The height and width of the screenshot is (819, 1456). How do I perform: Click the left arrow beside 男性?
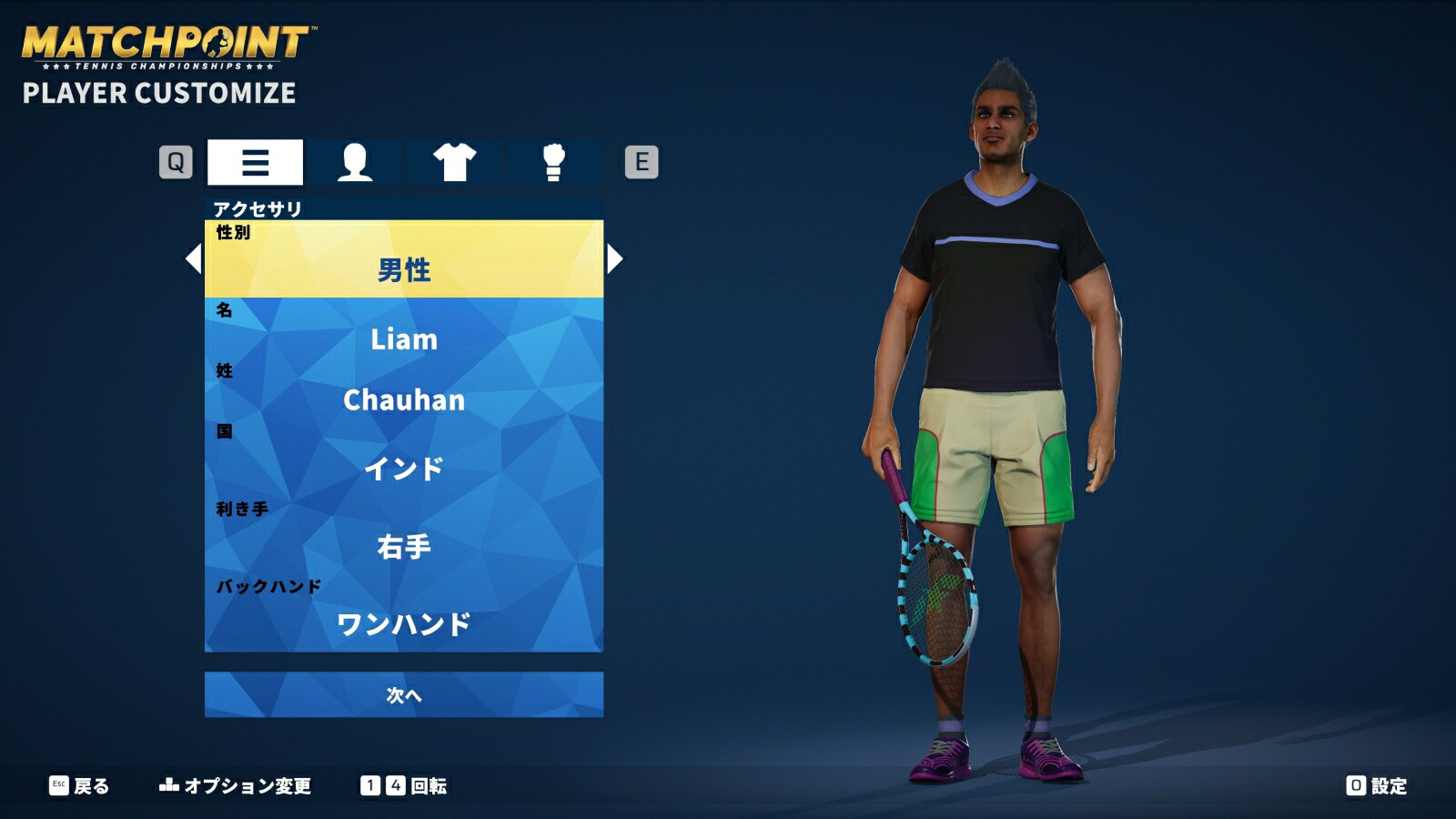pyautogui.click(x=192, y=262)
